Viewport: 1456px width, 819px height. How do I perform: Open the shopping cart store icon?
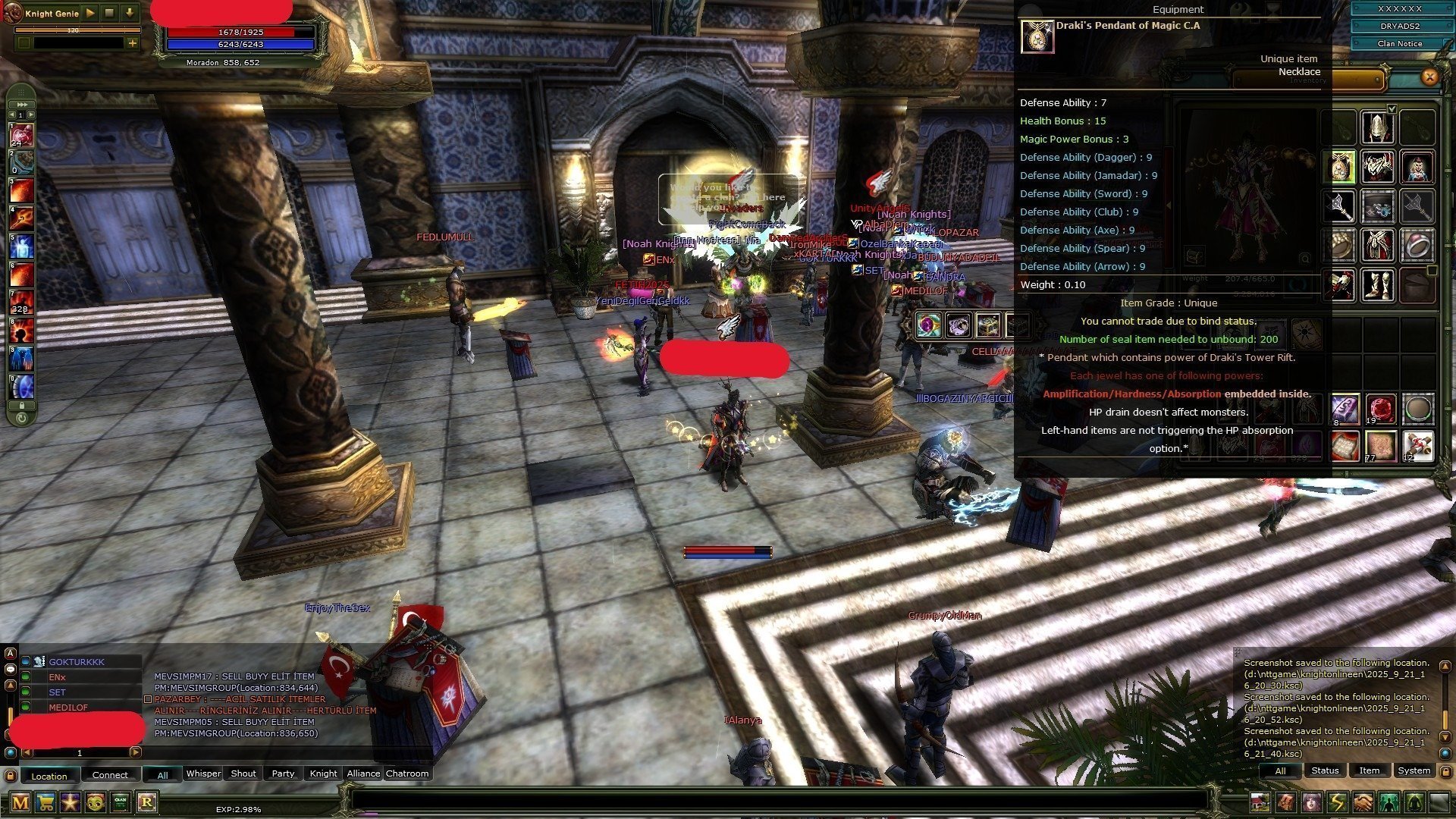[45, 802]
